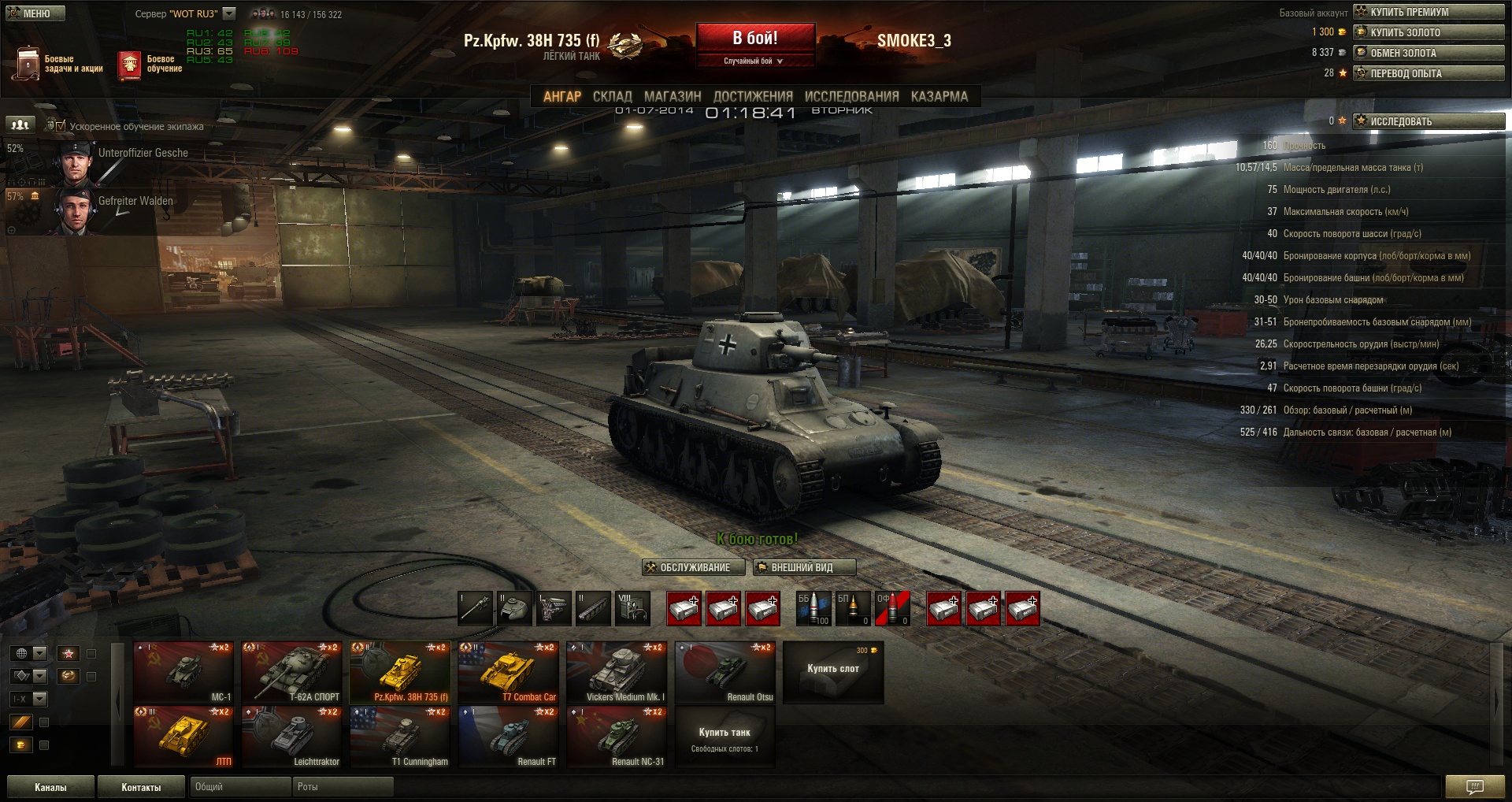Open ОБСЛУЖИВАНИЕ service window
This screenshot has height=802, width=1512.
(693, 567)
